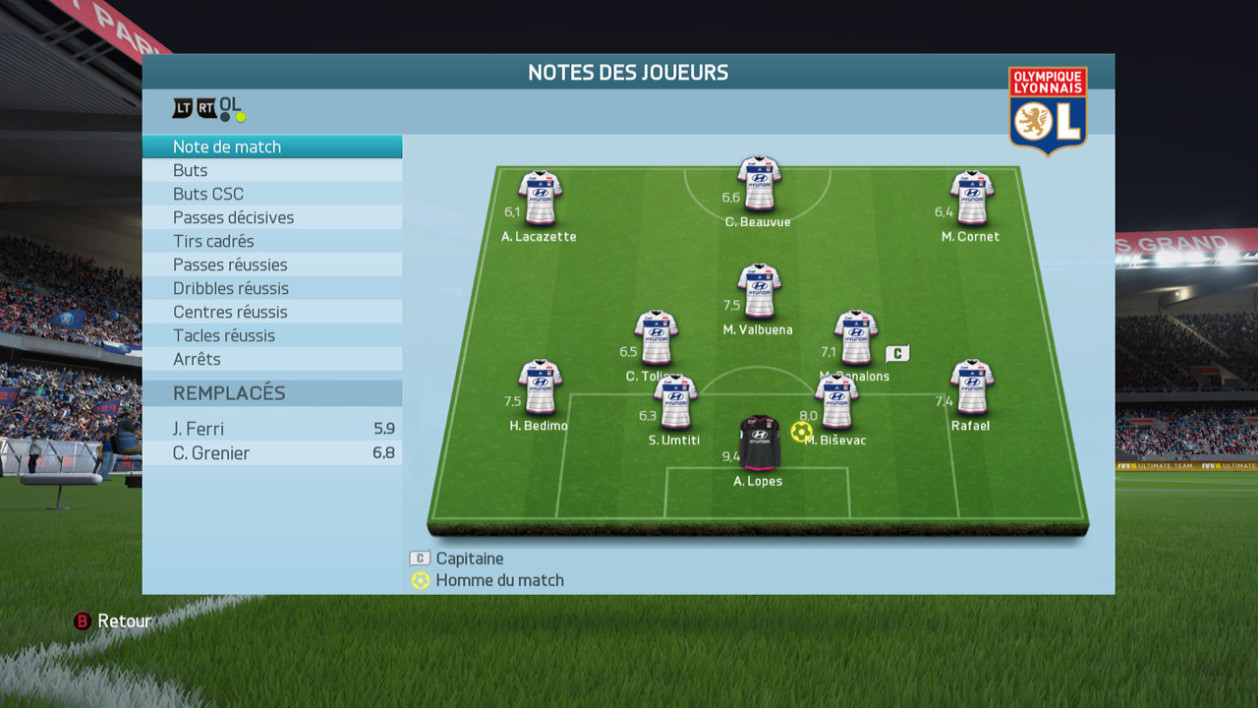Choose the Buts stat entry
This screenshot has width=1258, height=708.
tap(272, 171)
